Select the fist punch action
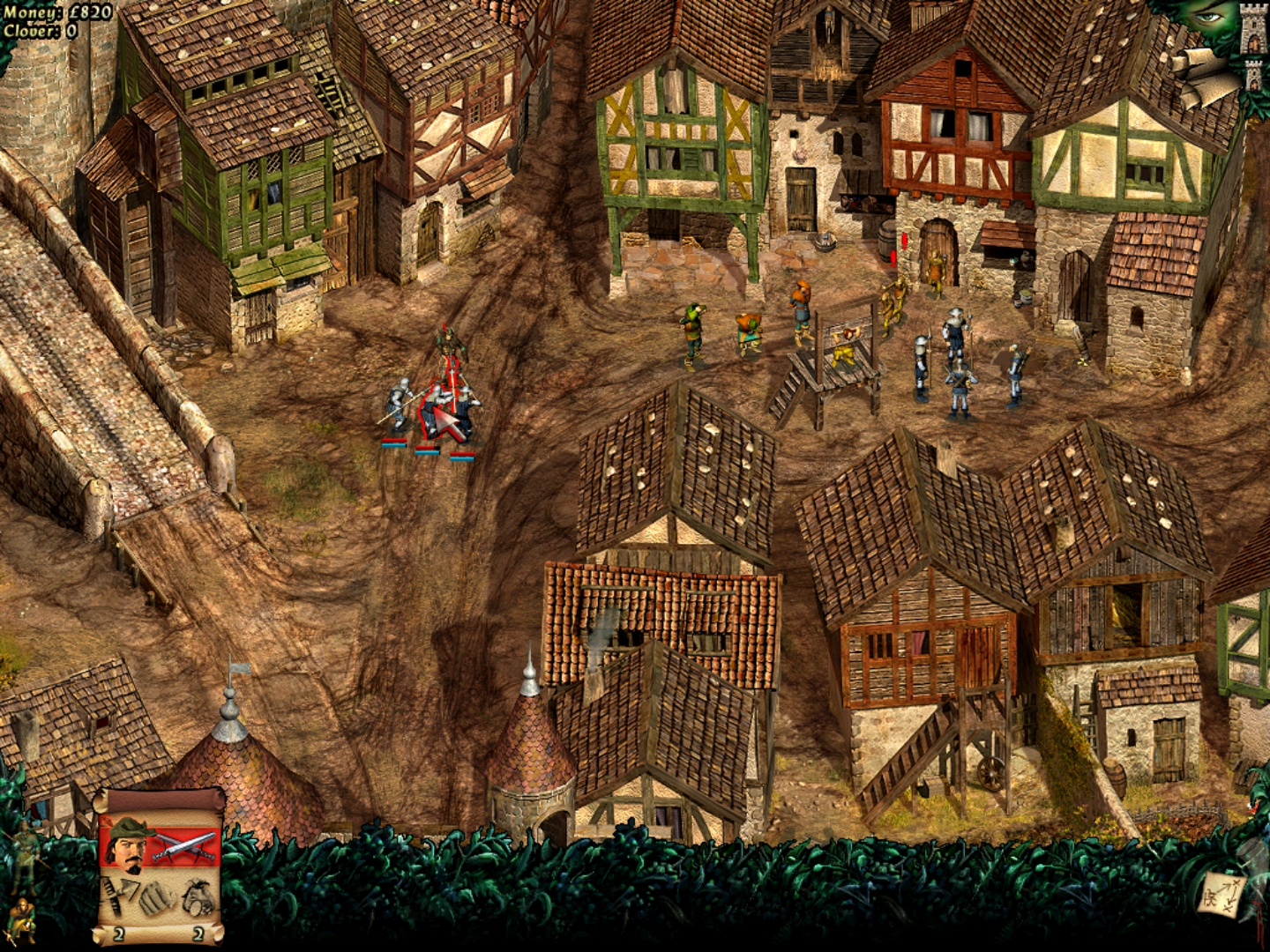Image resolution: width=1270 pixels, height=952 pixels. pos(159,897)
